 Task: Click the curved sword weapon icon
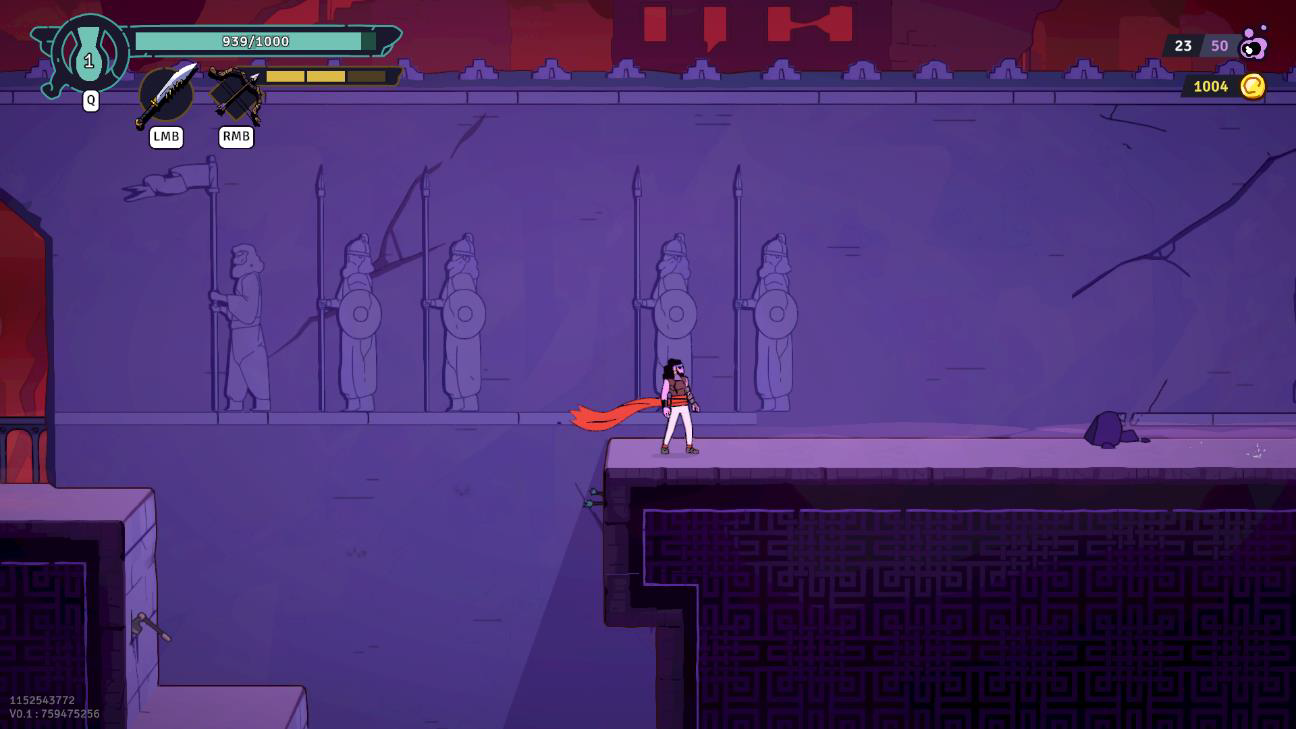(166, 94)
